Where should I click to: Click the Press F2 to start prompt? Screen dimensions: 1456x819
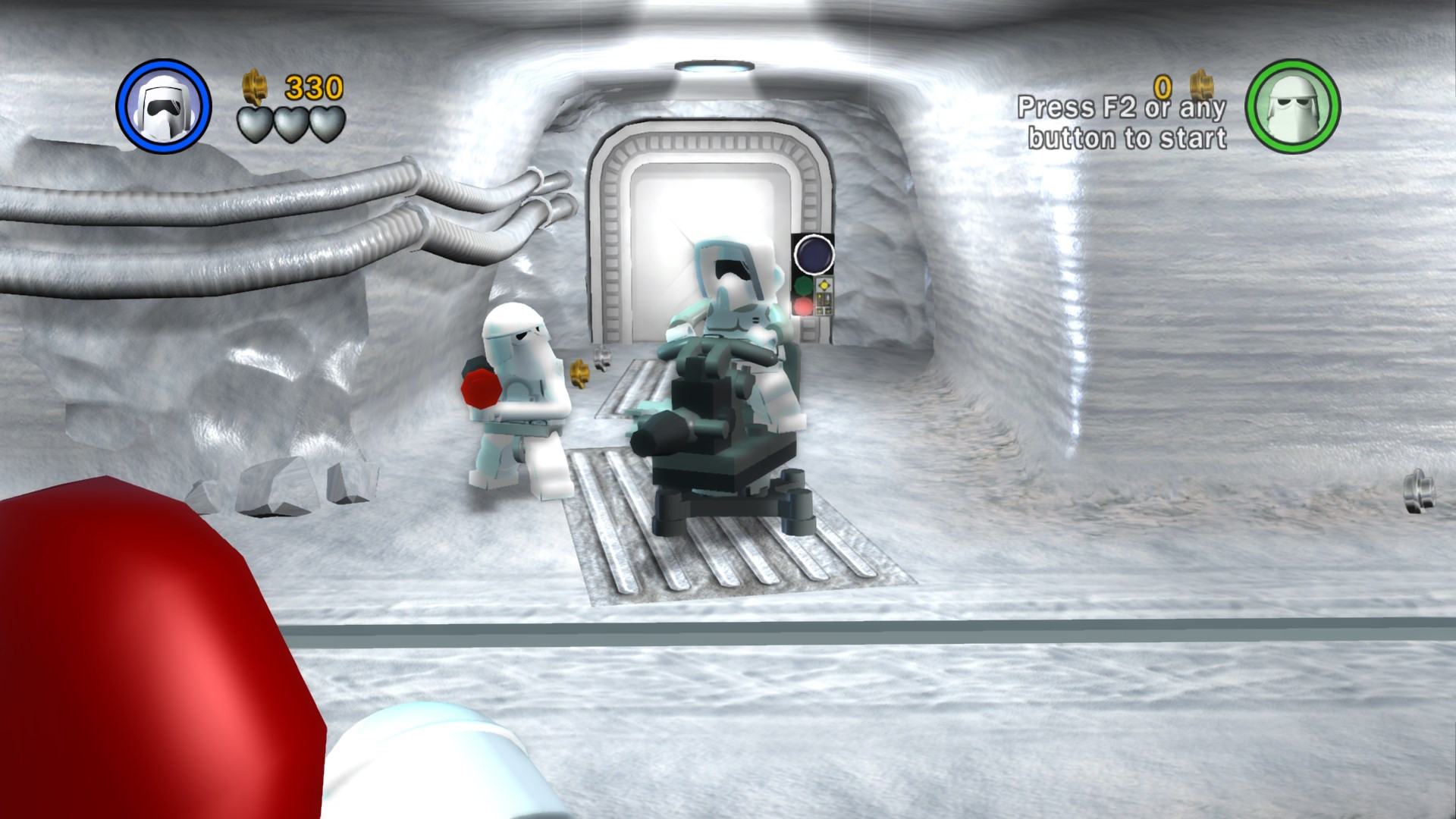coord(1123,121)
